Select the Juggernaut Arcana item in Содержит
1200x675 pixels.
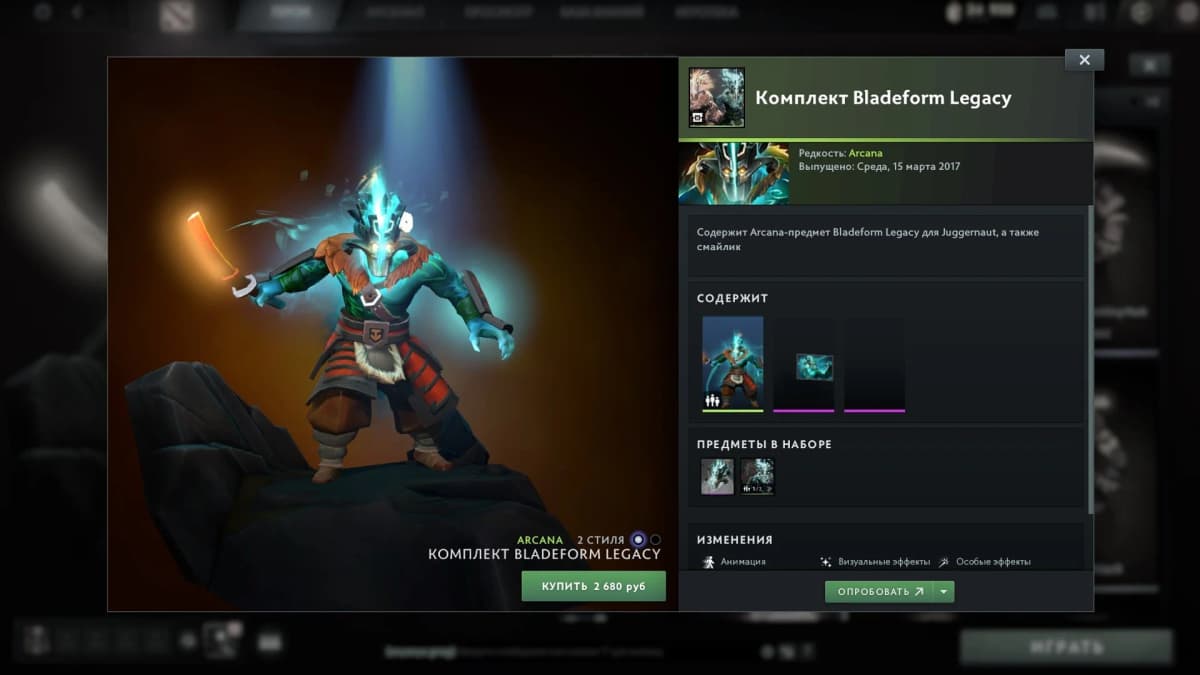coord(732,363)
